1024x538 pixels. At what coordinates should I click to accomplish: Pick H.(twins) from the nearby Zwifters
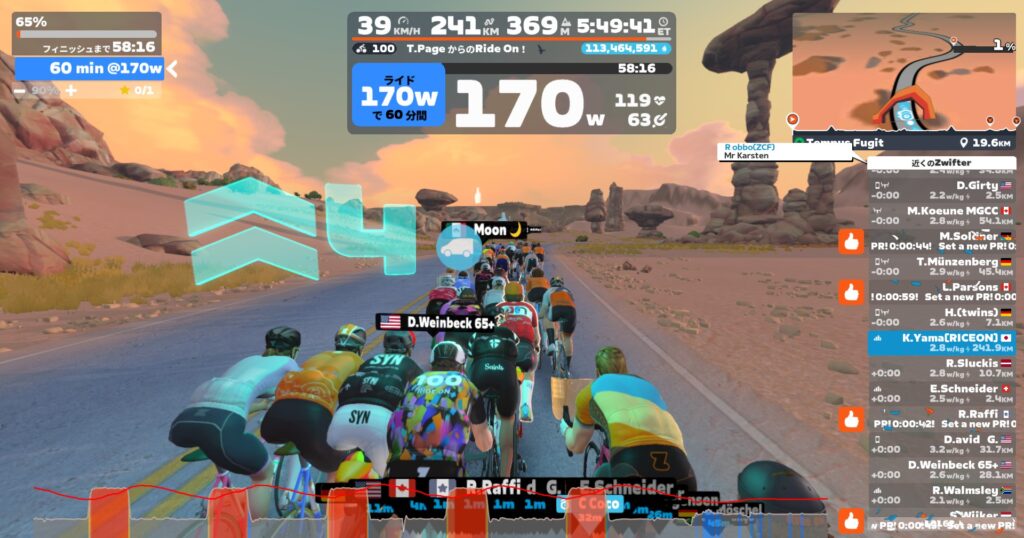pyautogui.click(x=941, y=317)
